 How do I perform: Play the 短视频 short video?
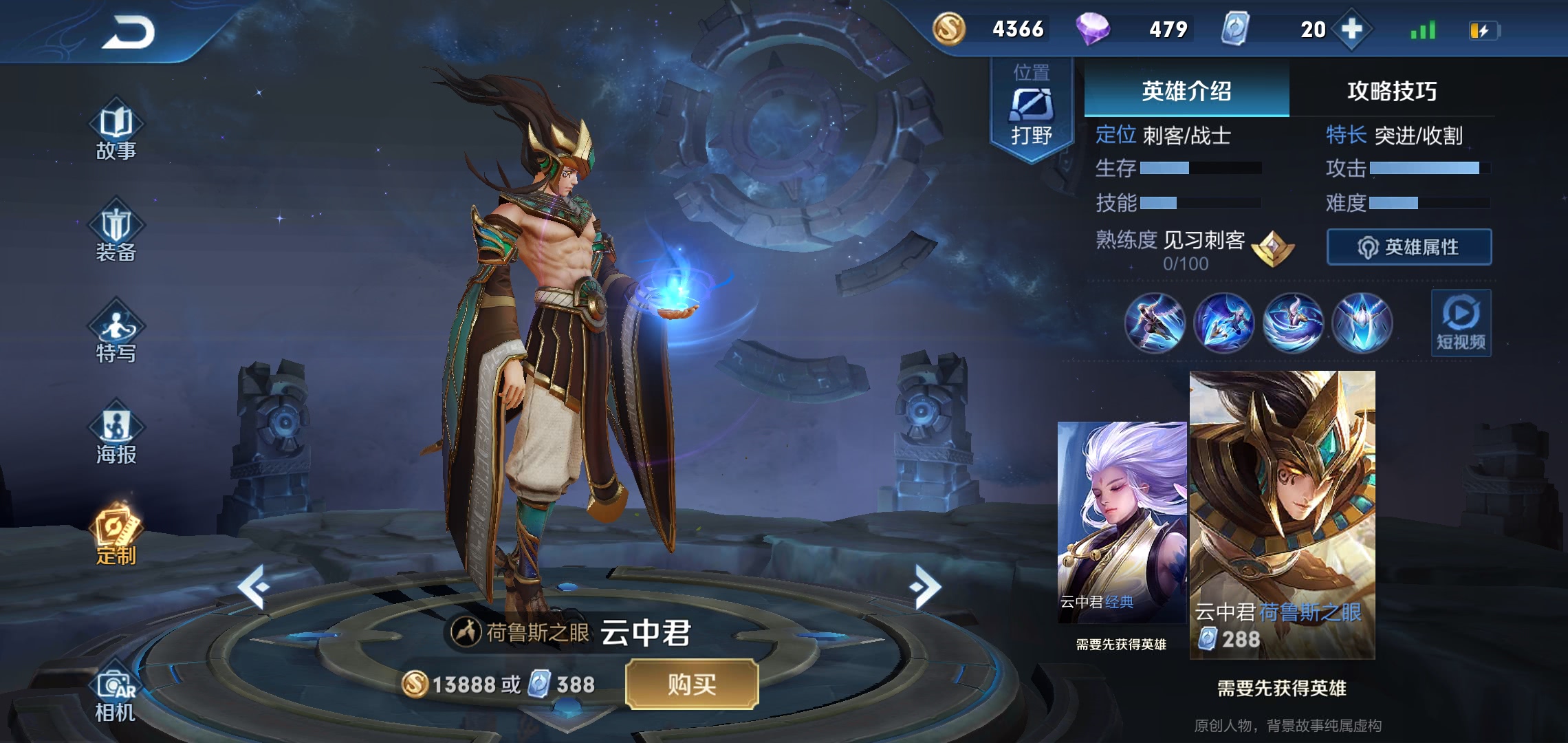point(1461,323)
